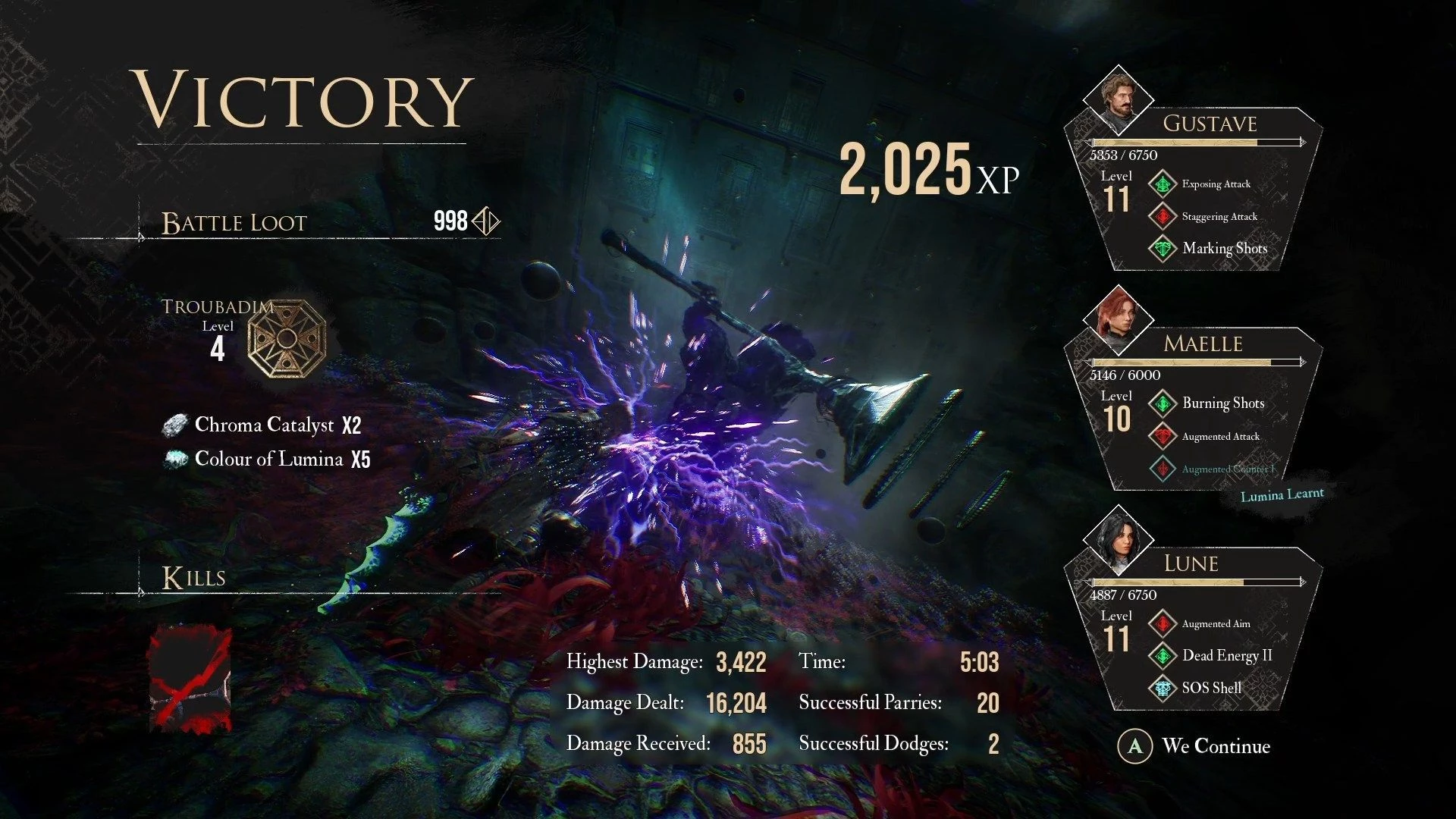Select Lune's portrait
This screenshot has width=1456, height=819.
(1119, 539)
